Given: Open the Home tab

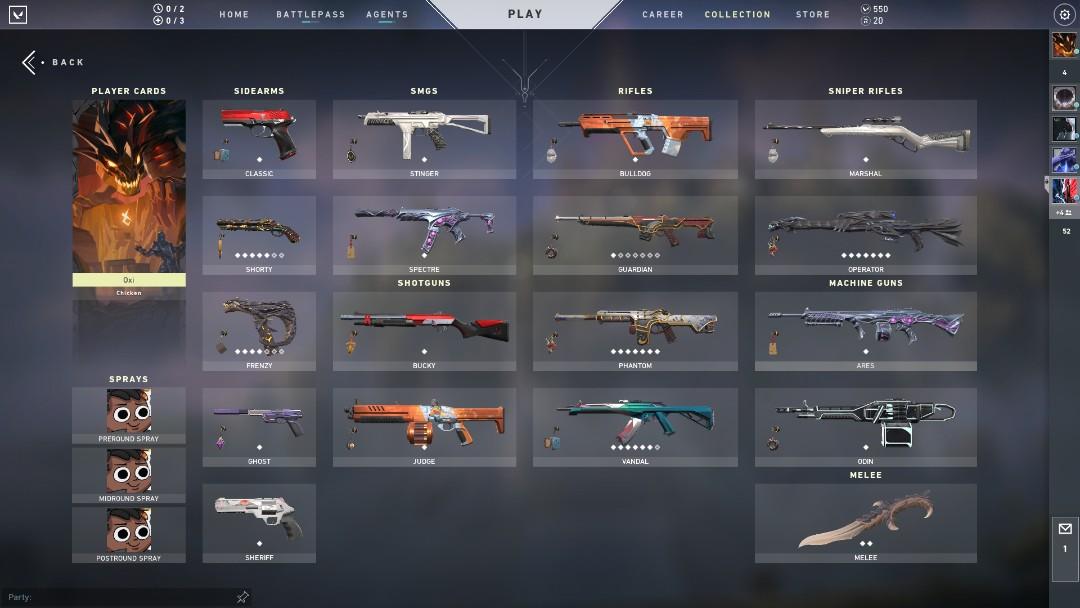Looking at the screenshot, I should click(234, 14).
